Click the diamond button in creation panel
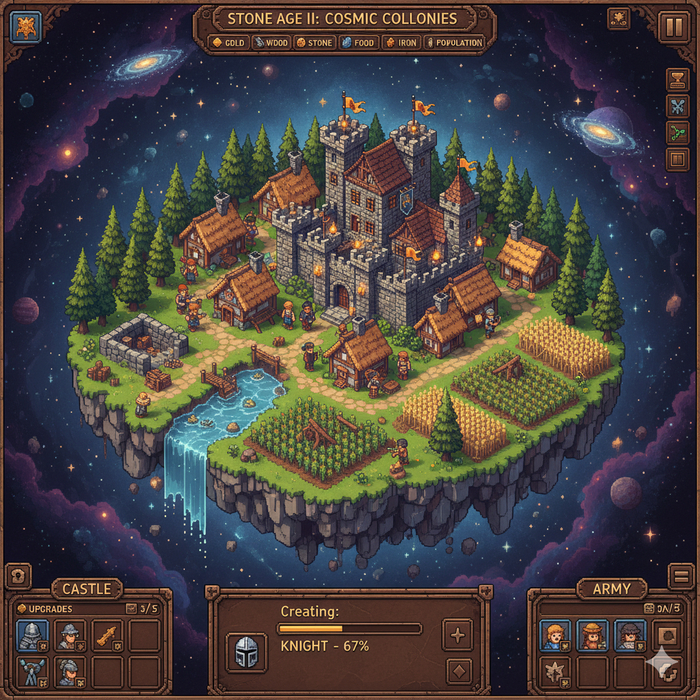Screen dimensions: 700x700 click(457, 670)
